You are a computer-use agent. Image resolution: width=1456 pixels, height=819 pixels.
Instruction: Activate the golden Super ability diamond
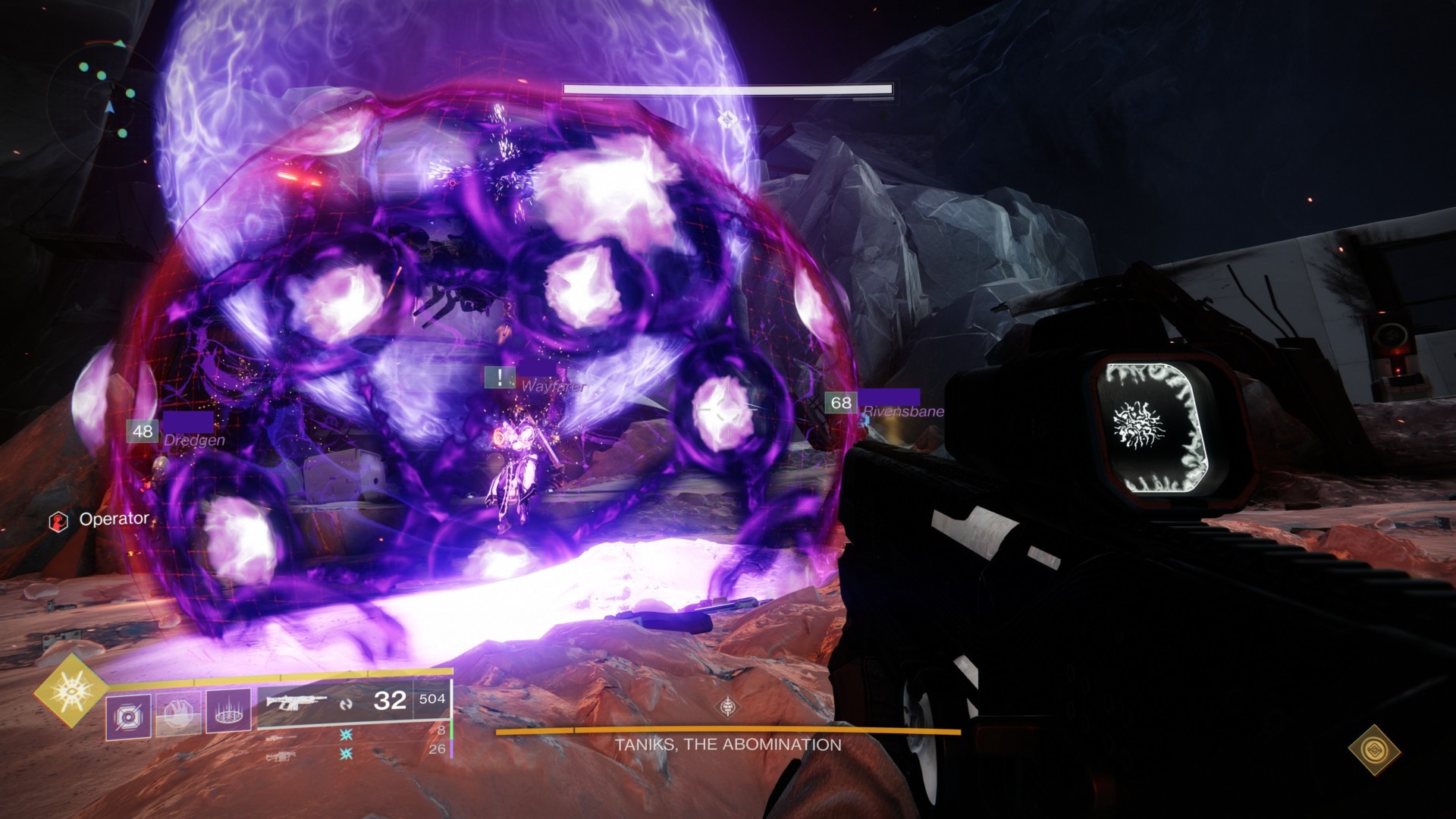click(71, 690)
